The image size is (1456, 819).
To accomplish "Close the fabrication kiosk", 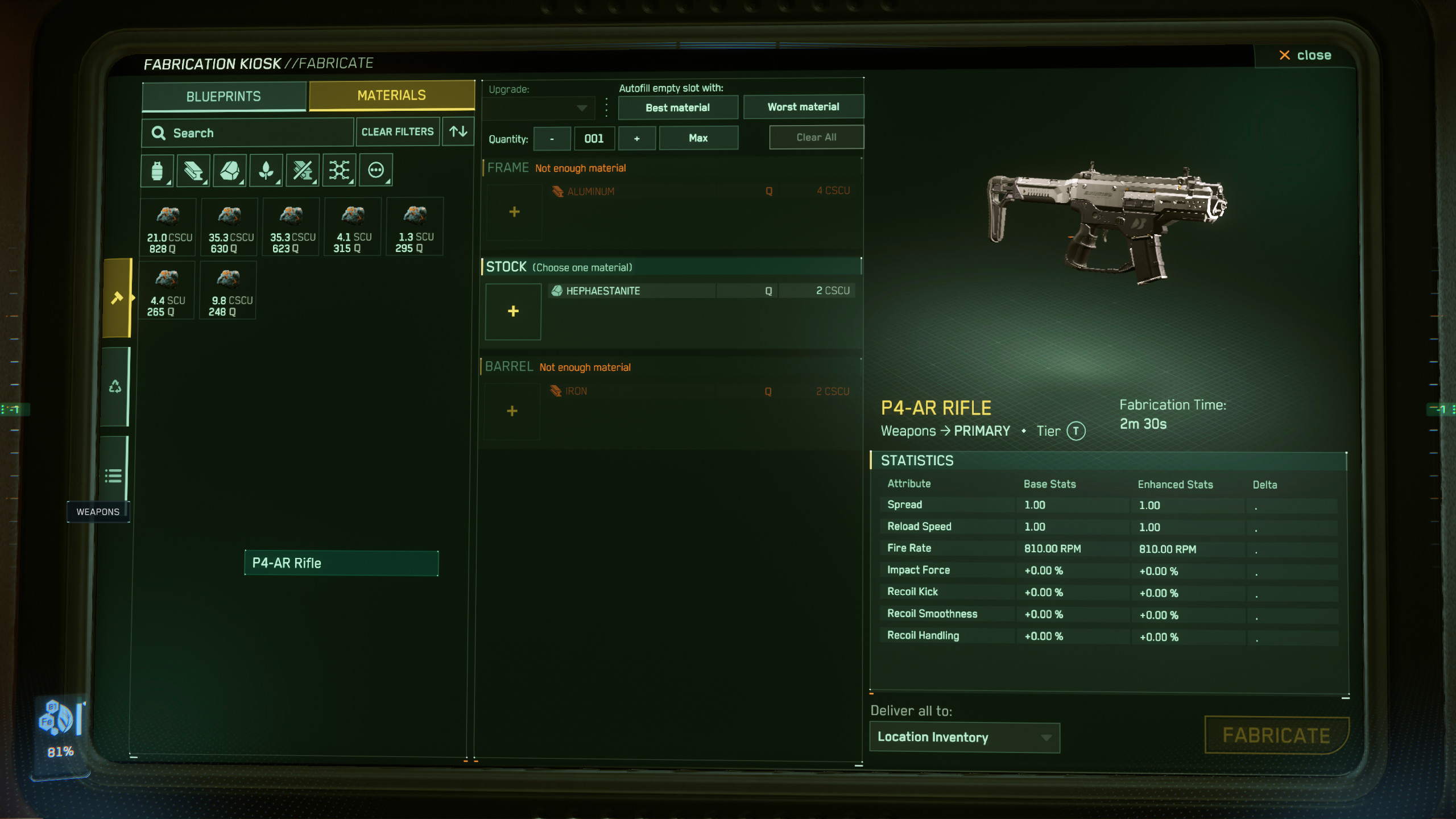I will [x=1305, y=55].
